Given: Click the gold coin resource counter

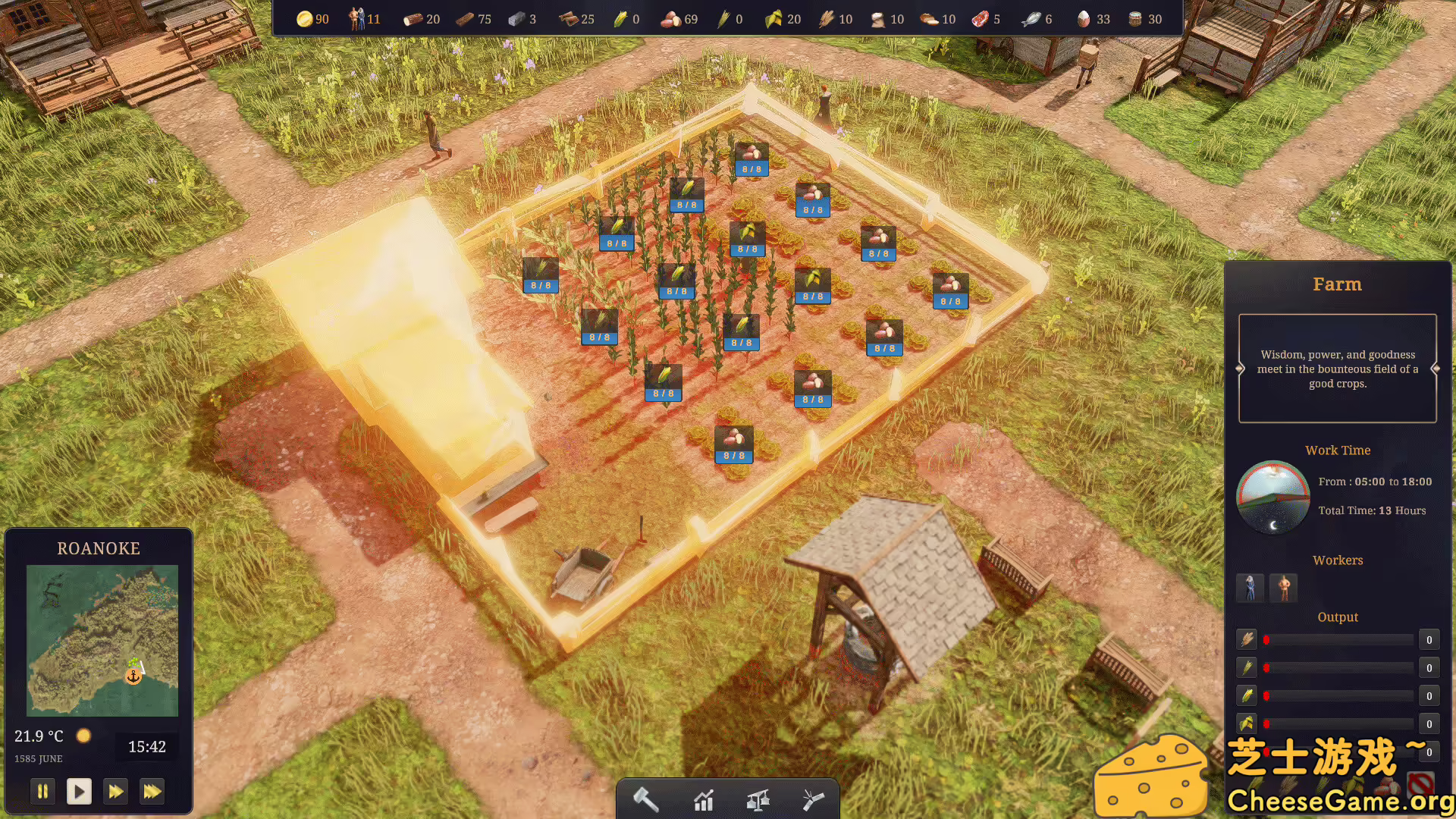Looking at the screenshot, I should tap(306, 19).
